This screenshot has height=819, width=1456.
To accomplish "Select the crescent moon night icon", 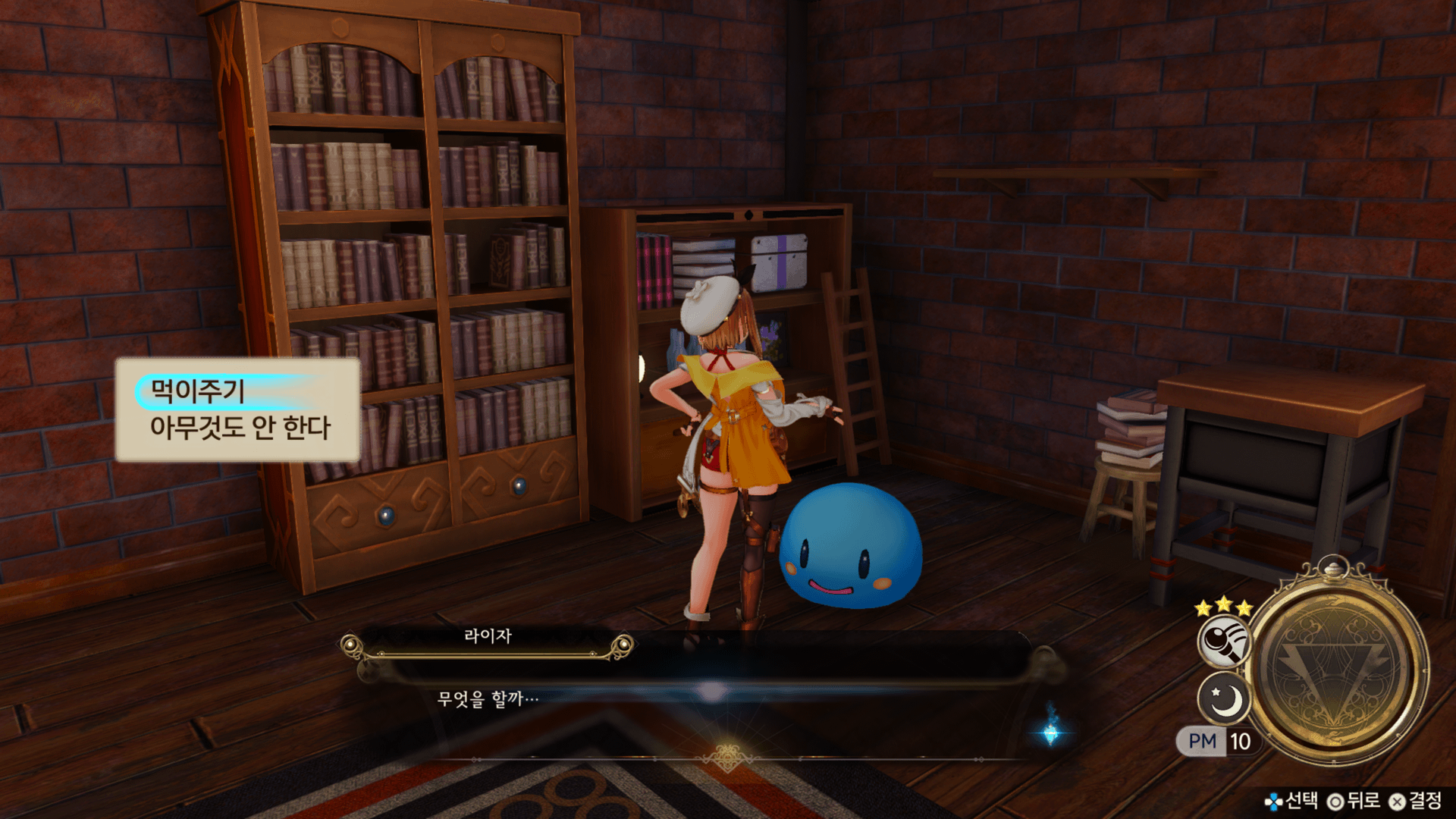I will click(1224, 699).
